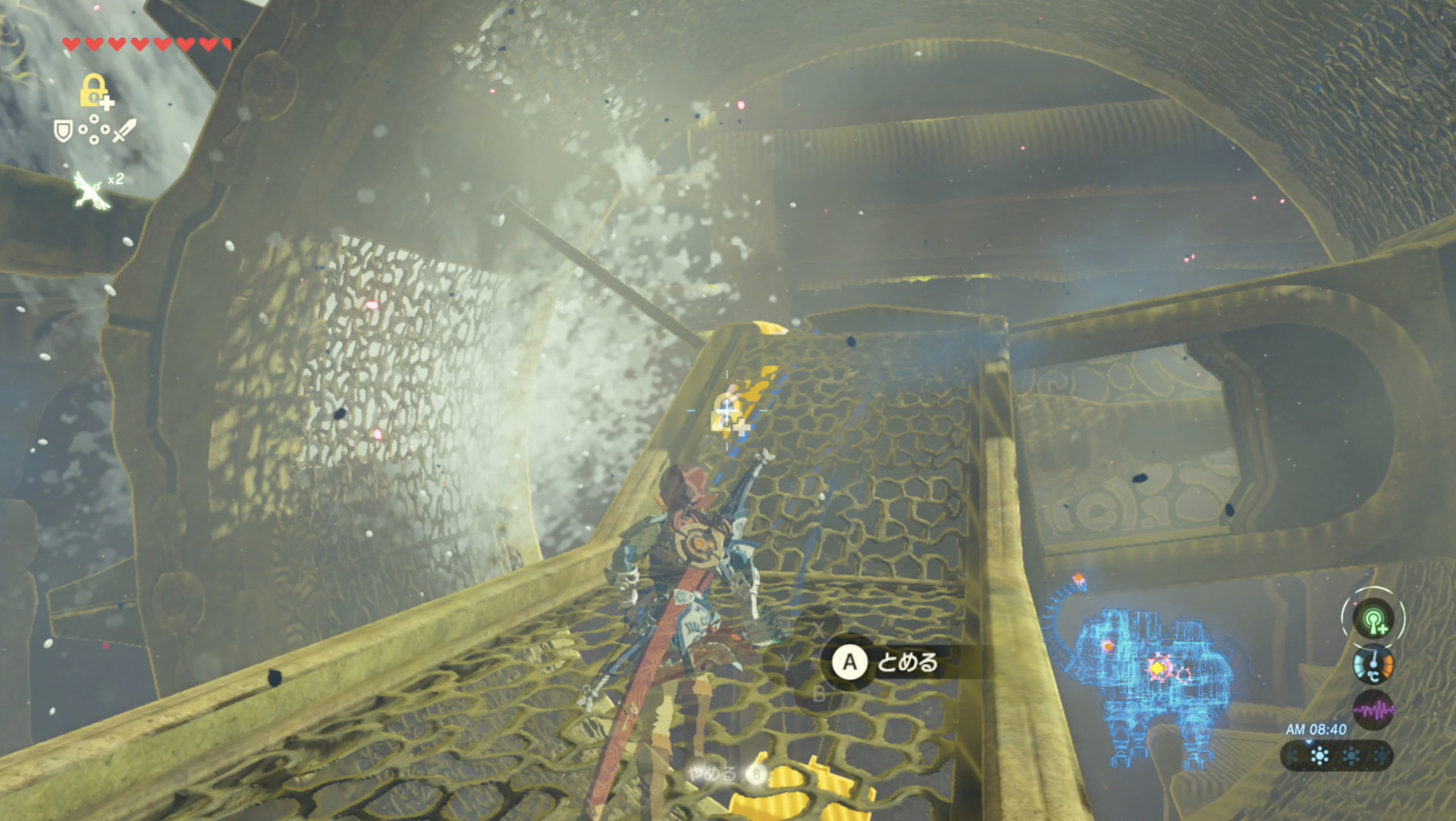Viewport: 1456px width, 821px height.
Task: Click the D-pad icon between shield and sword
Action: pyautogui.click(x=93, y=129)
